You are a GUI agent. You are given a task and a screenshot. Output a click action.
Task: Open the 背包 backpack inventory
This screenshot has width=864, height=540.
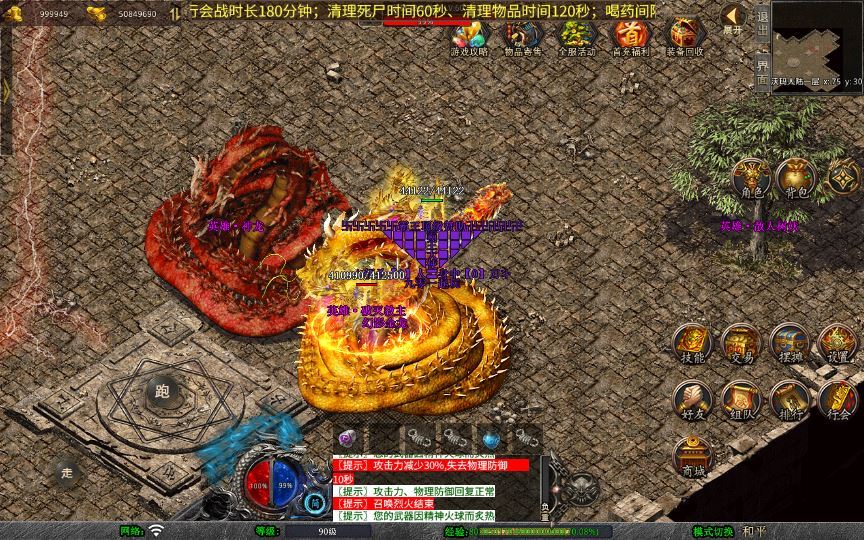pyautogui.click(x=795, y=178)
